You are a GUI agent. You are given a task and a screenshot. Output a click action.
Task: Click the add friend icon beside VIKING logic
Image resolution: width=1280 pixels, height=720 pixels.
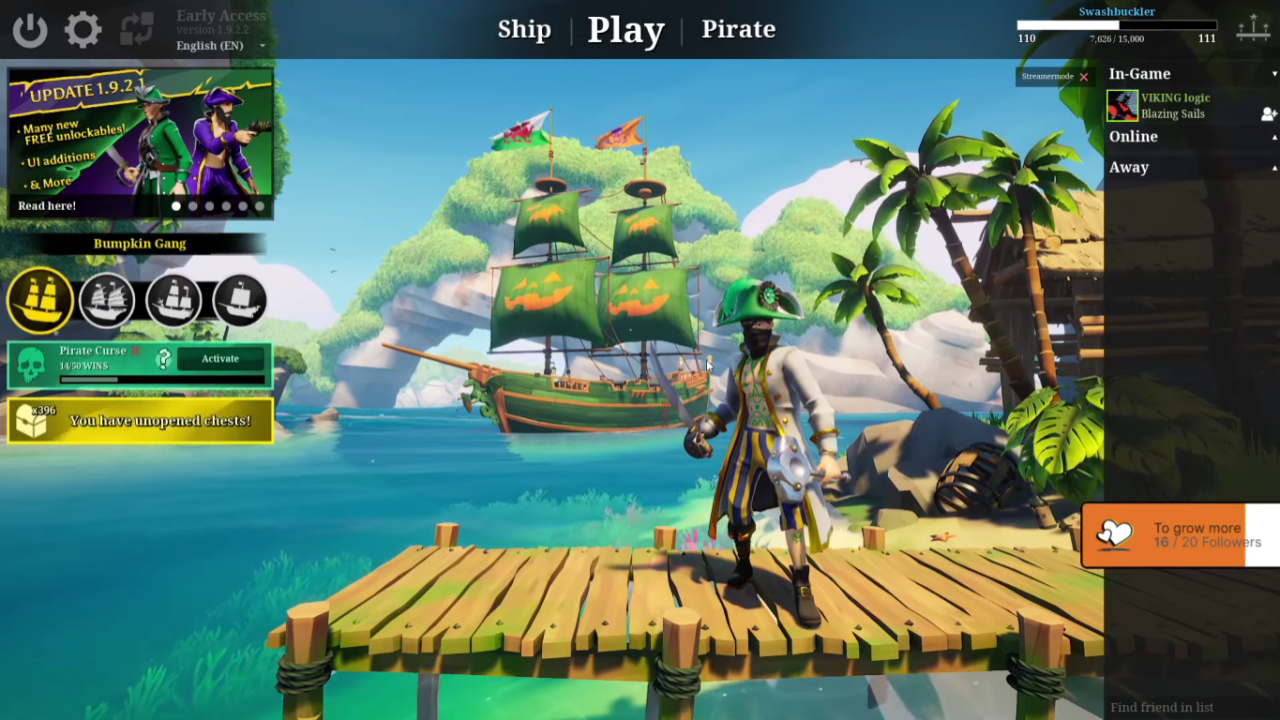1268,114
